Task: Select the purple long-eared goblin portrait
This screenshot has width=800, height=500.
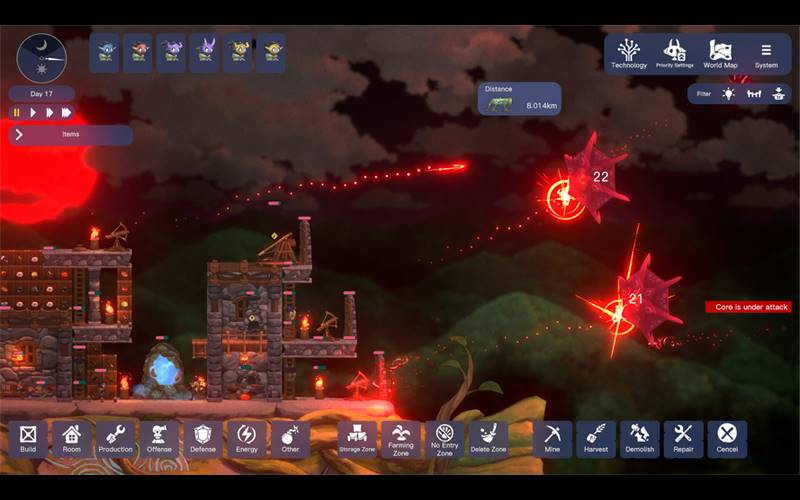Action: [206, 53]
